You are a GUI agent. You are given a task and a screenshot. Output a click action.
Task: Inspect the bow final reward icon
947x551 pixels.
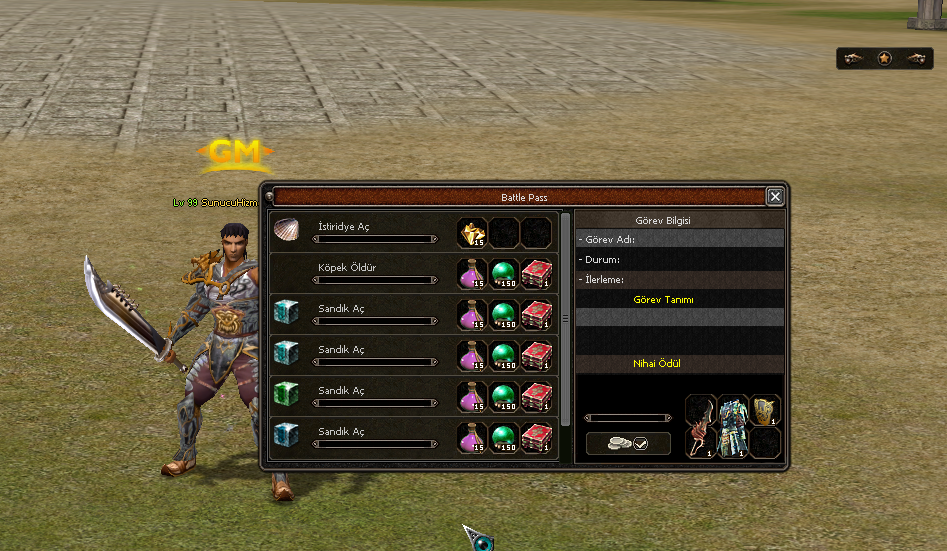click(x=700, y=426)
